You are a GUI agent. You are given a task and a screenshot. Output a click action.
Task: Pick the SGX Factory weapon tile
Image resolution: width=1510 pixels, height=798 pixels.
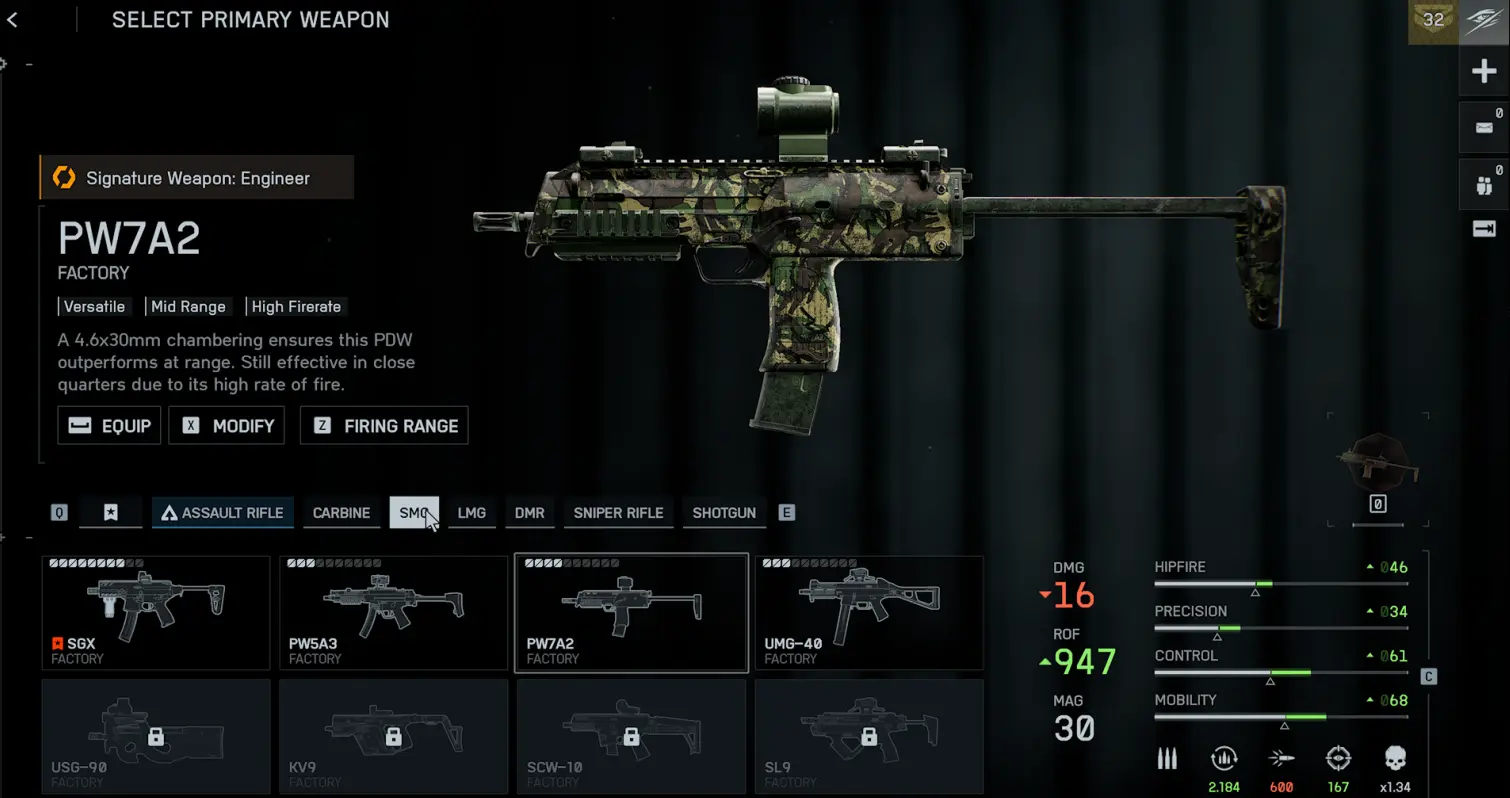click(156, 613)
